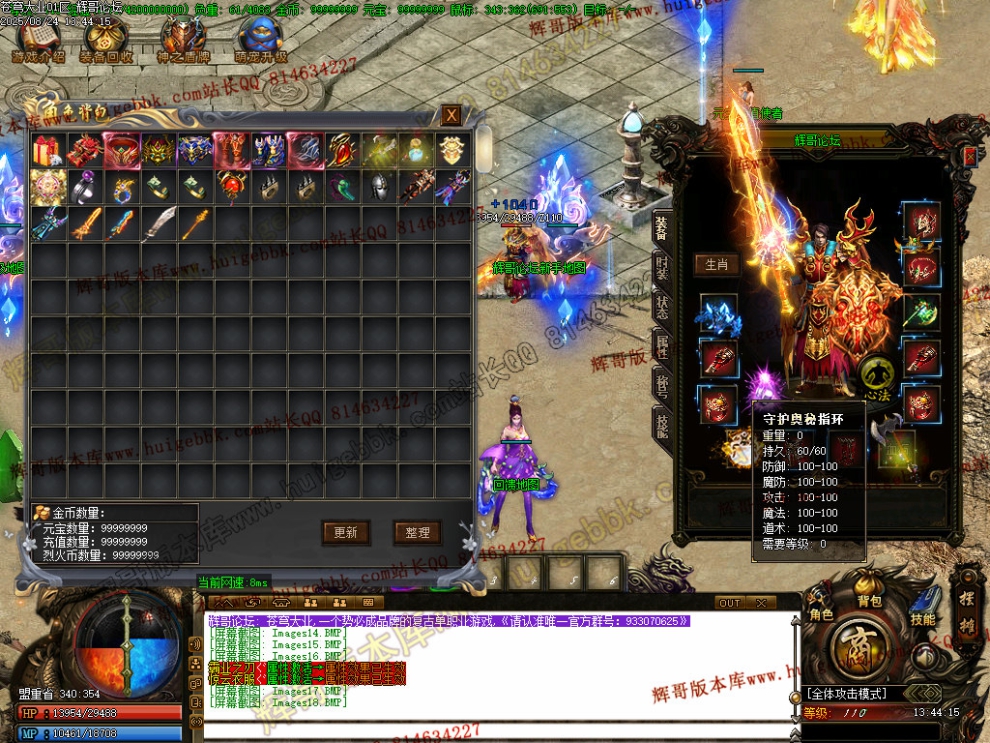This screenshot has width=990, height=743.
Task: Click the OUT button on chat bar
Action: point(730,603)
